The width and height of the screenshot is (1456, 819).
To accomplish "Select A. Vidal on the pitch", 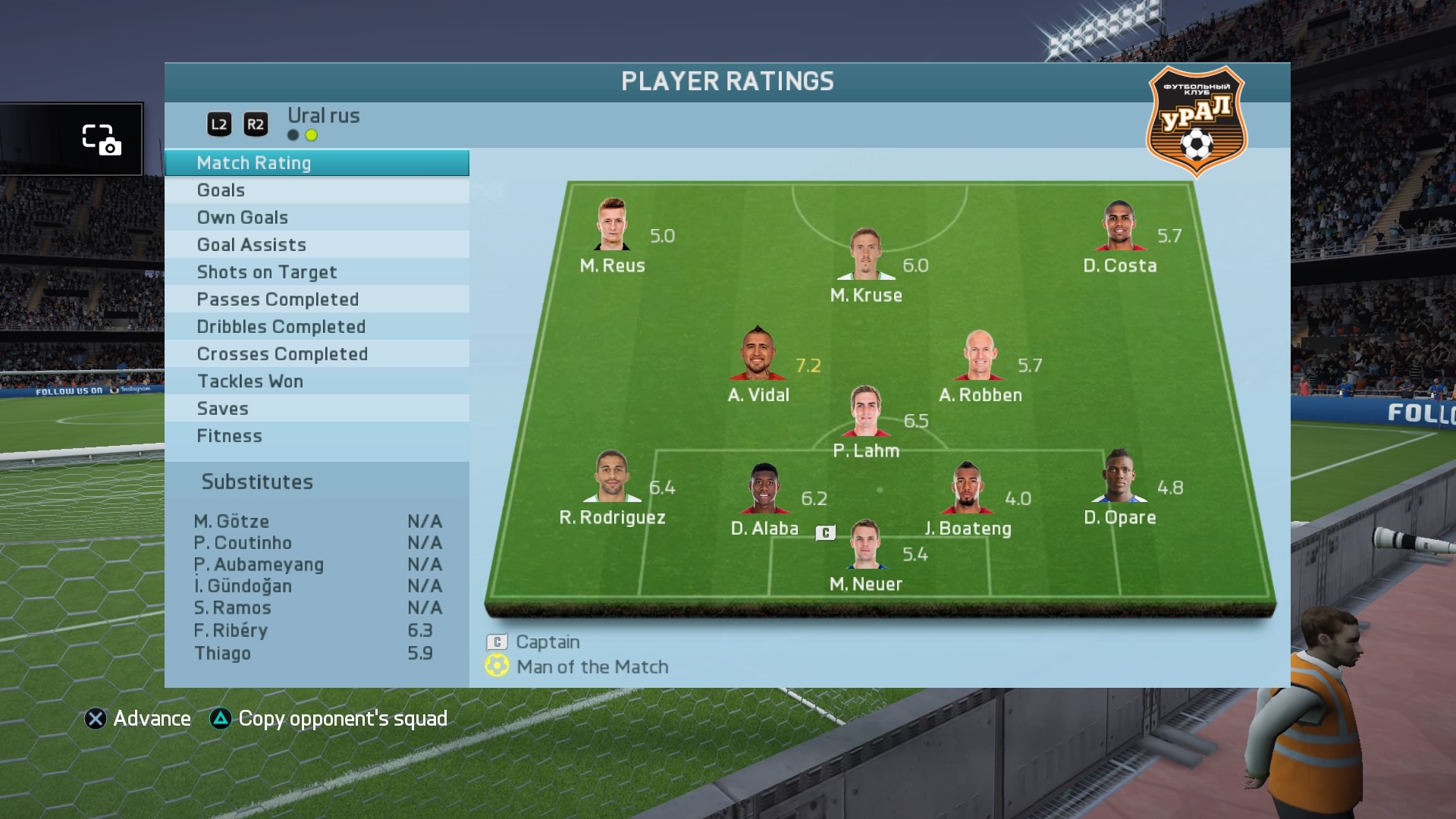I will coord(758,355).
